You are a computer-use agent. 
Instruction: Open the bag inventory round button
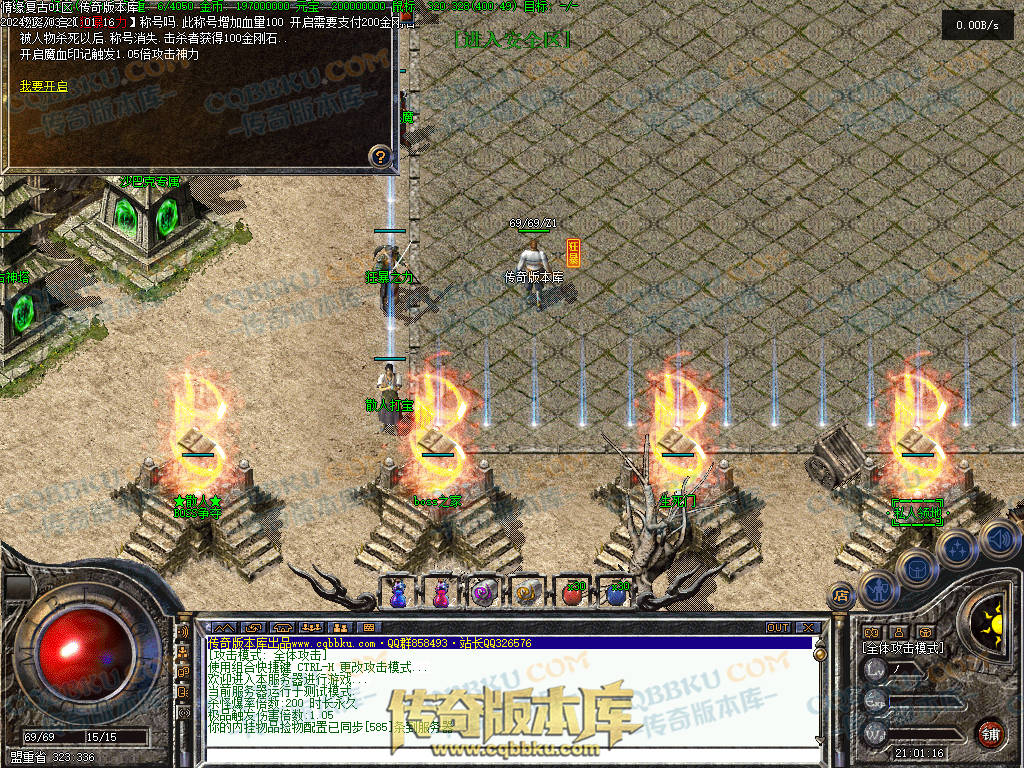click(918, 568)
